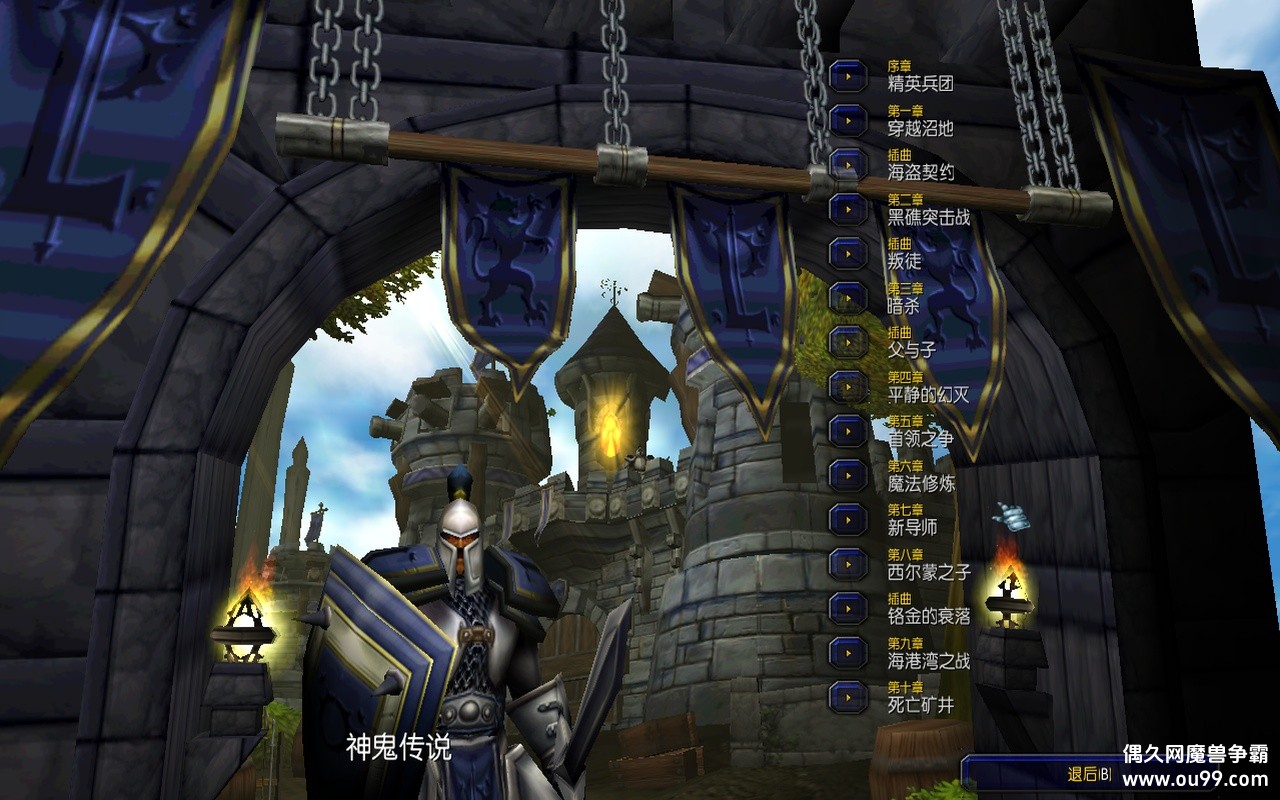Select the prologue 精英兵团

[848, 76]
